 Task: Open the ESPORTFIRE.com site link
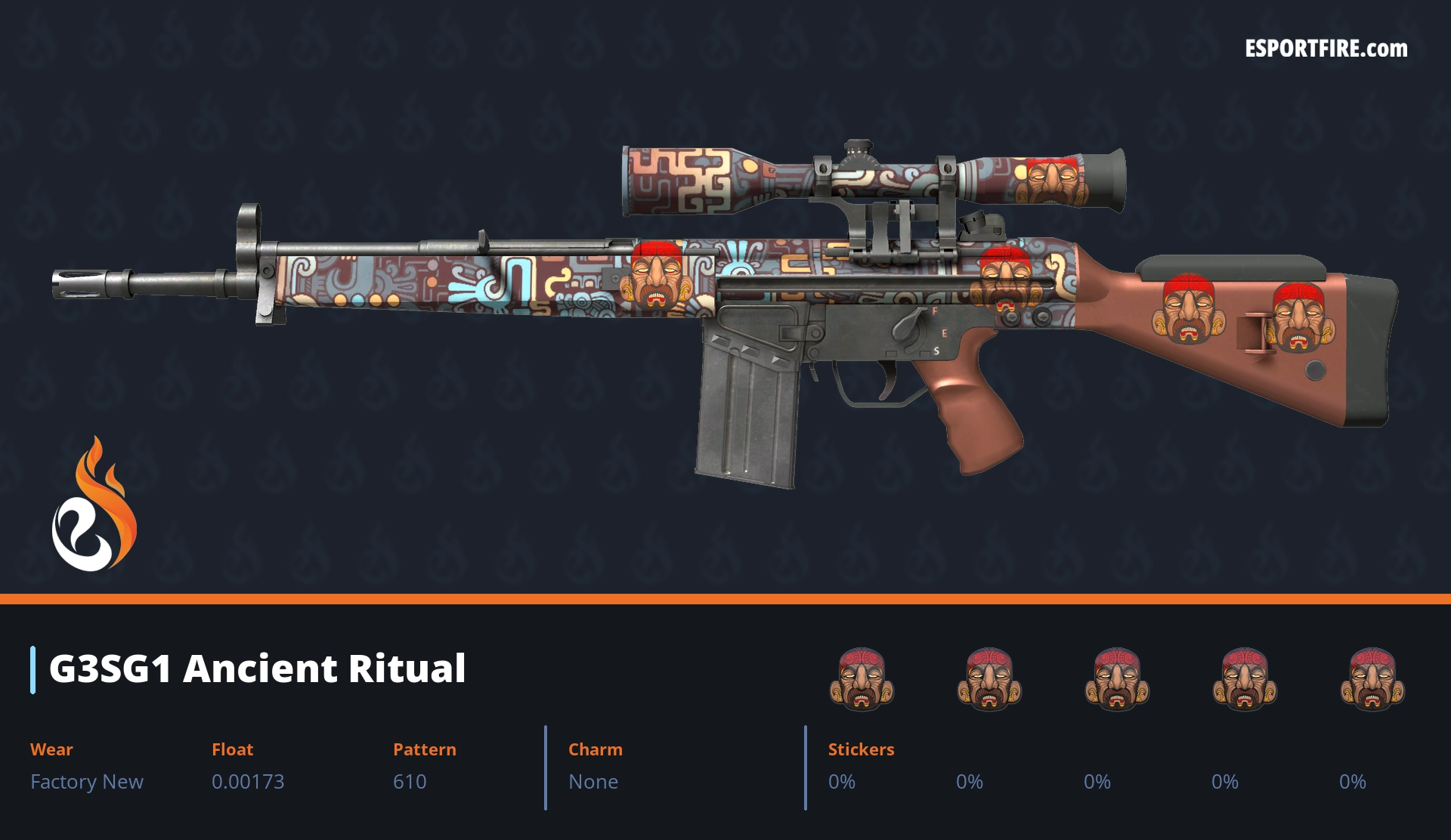pyautogui.click(x=1326, y=49)
